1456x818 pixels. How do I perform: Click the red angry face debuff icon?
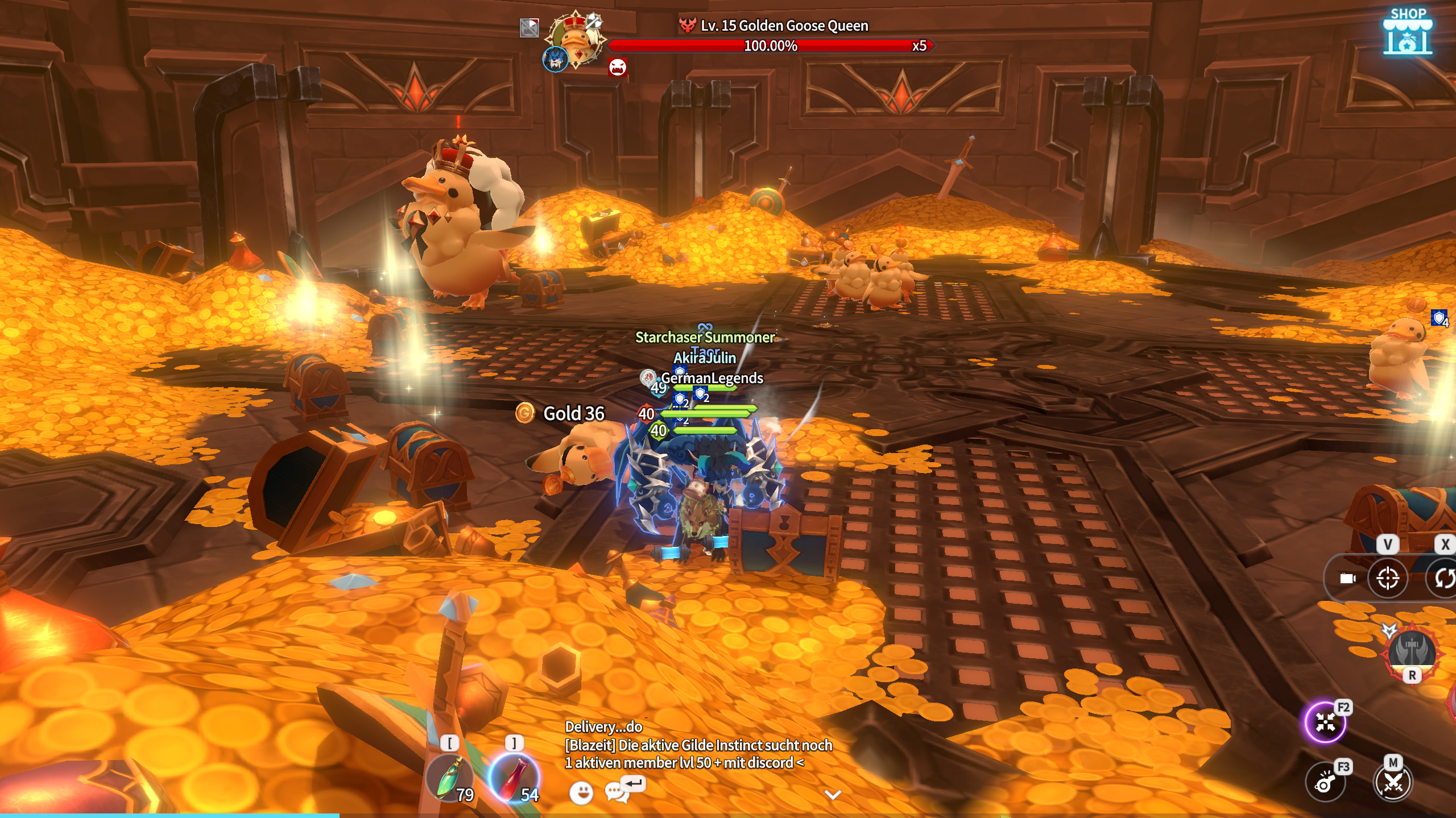click(618, 67)
